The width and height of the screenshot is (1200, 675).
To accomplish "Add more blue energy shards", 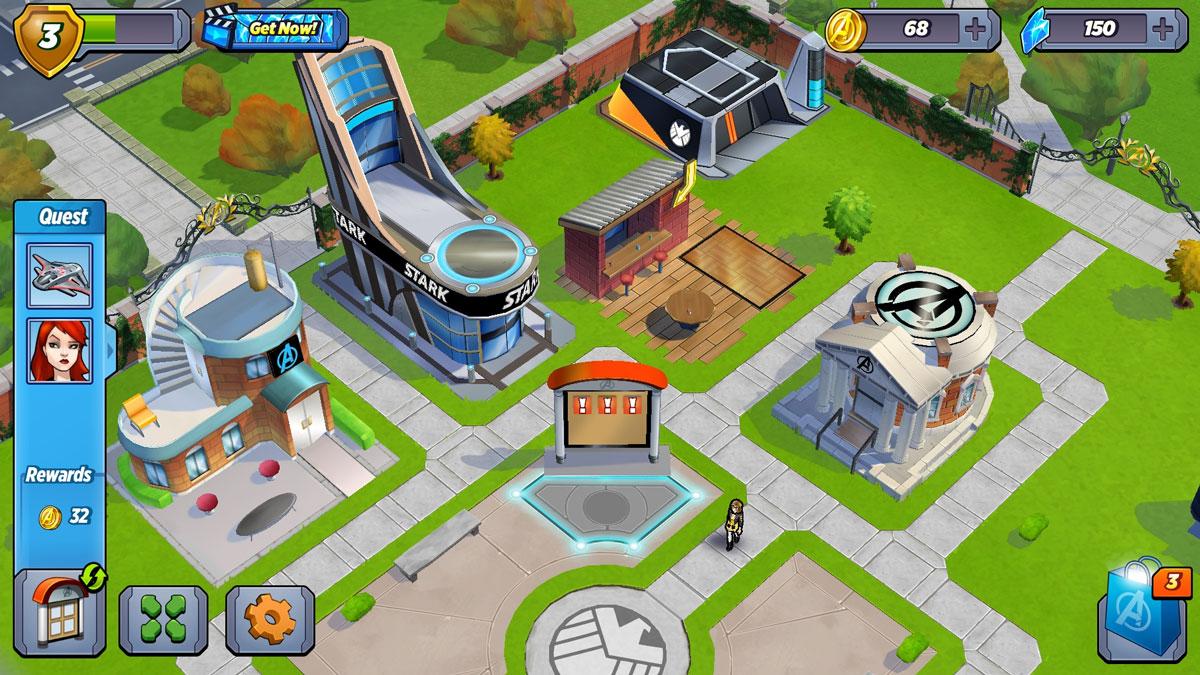I will (x=1162, y=28).
